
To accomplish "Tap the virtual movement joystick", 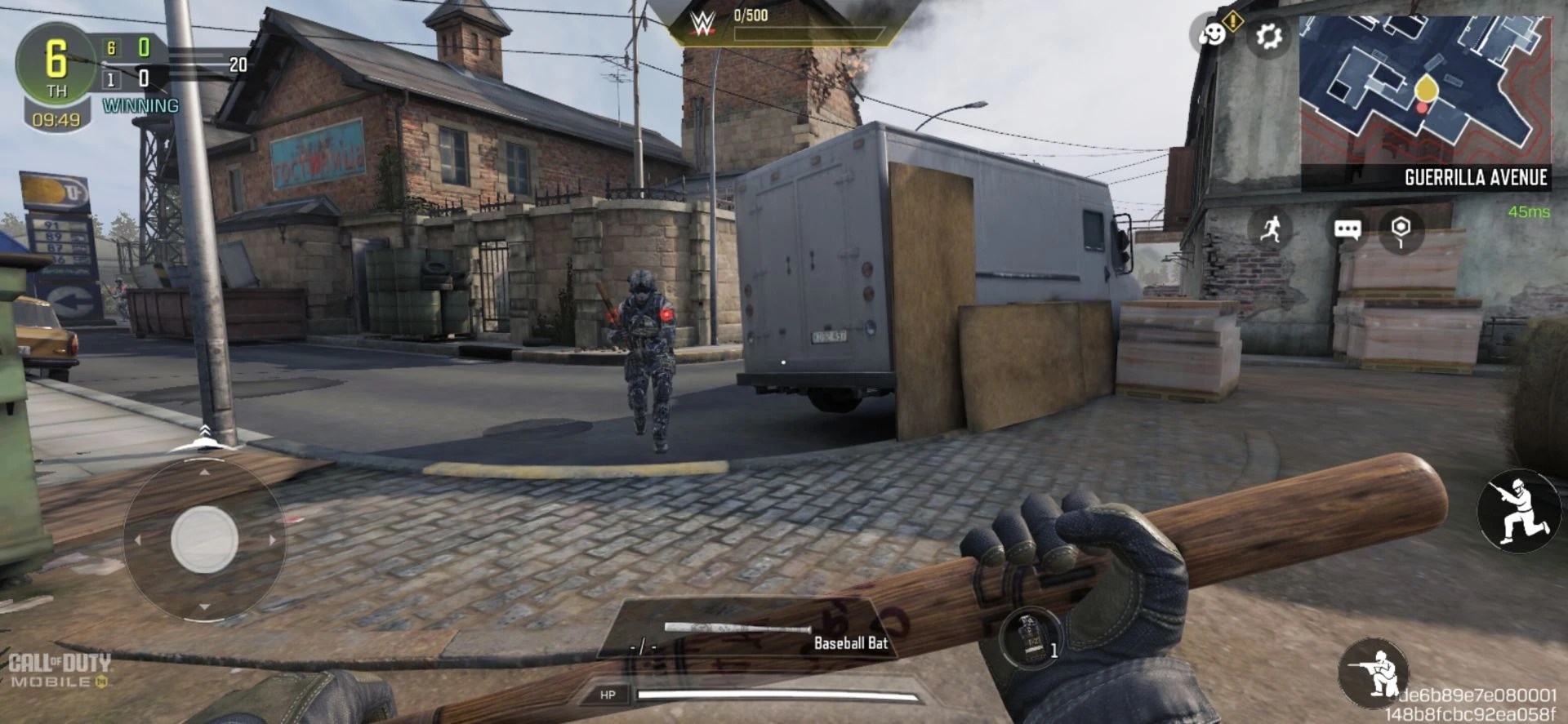I will point(204,540).
